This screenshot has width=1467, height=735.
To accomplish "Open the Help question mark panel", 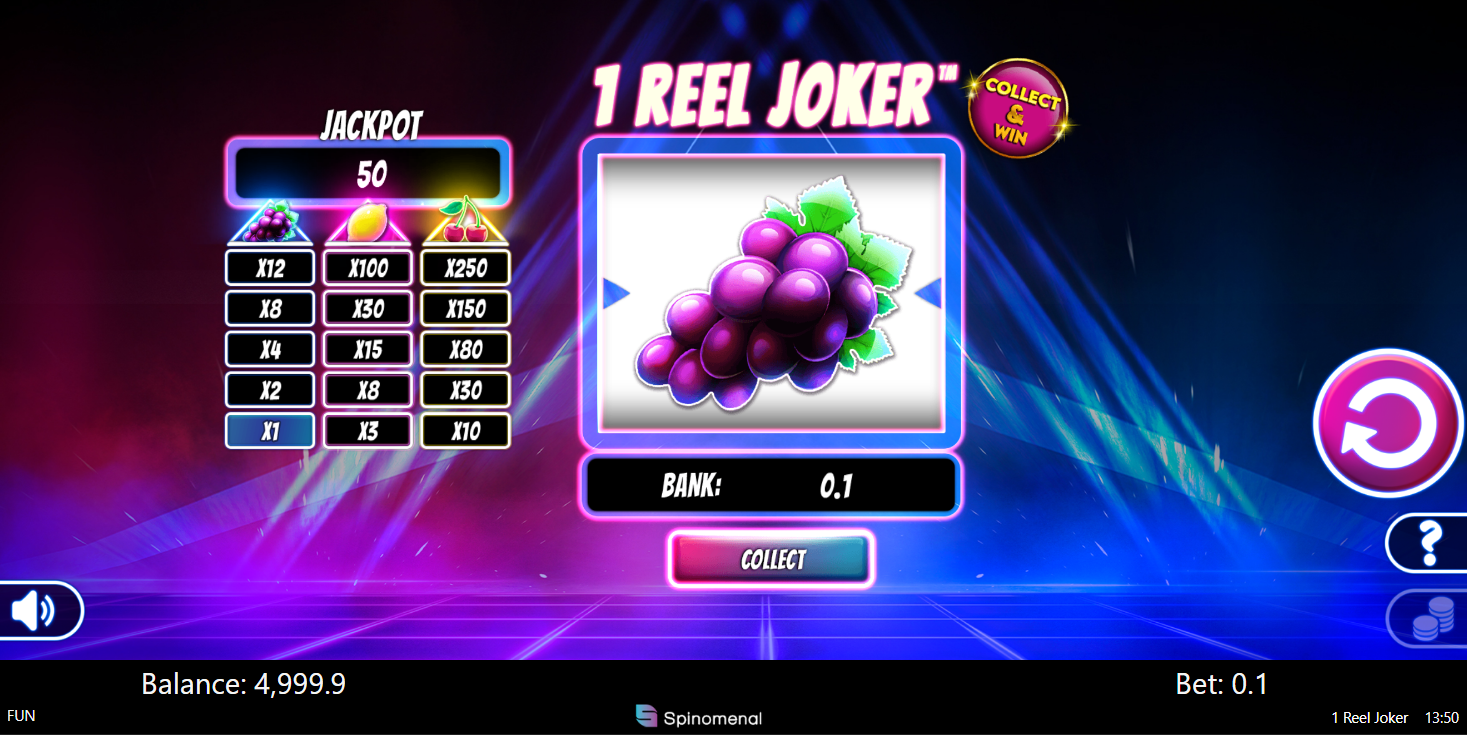I will tap(1430, 545).
